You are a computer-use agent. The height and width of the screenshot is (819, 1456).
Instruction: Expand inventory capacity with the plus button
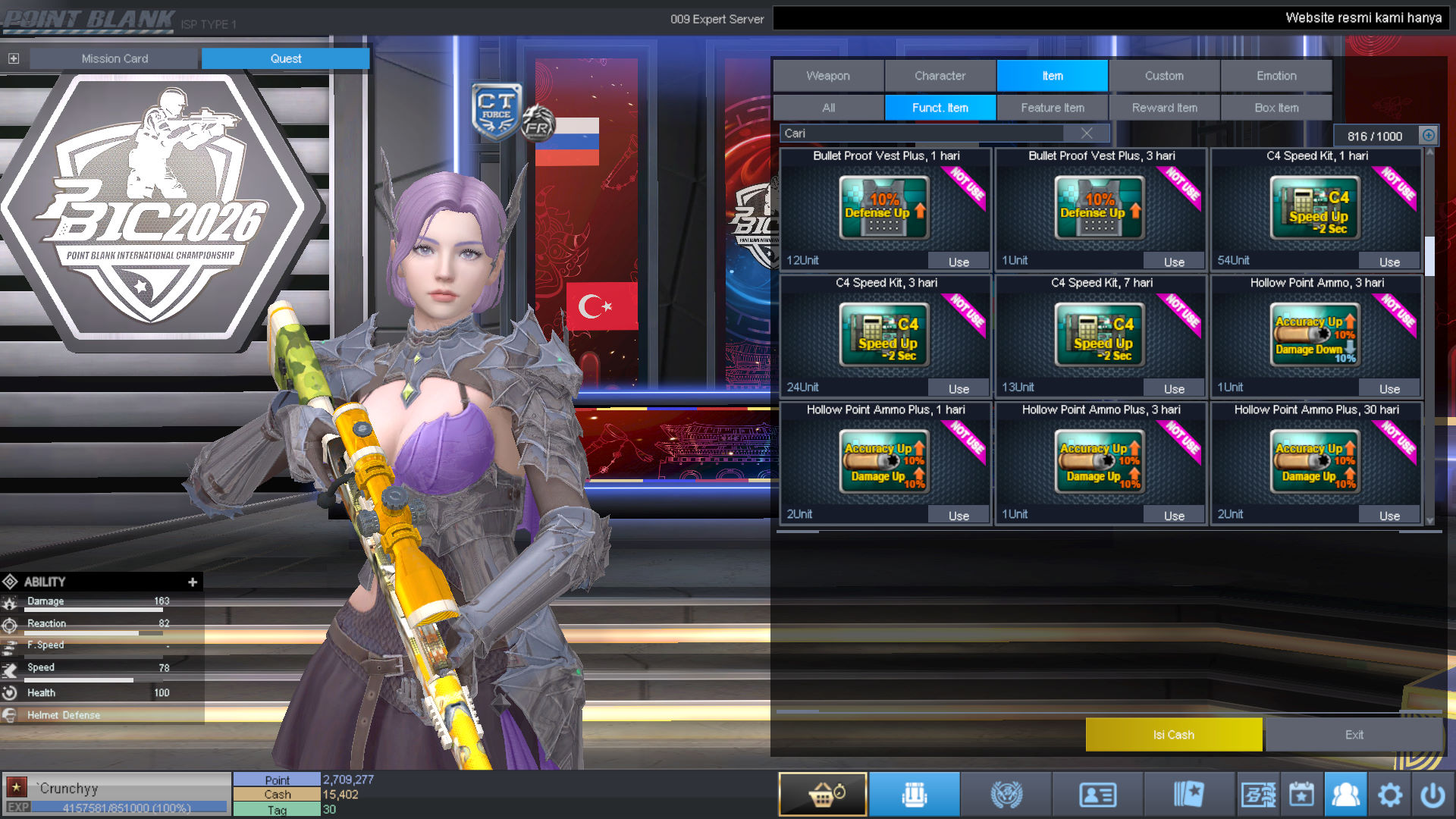[1429, 135]
